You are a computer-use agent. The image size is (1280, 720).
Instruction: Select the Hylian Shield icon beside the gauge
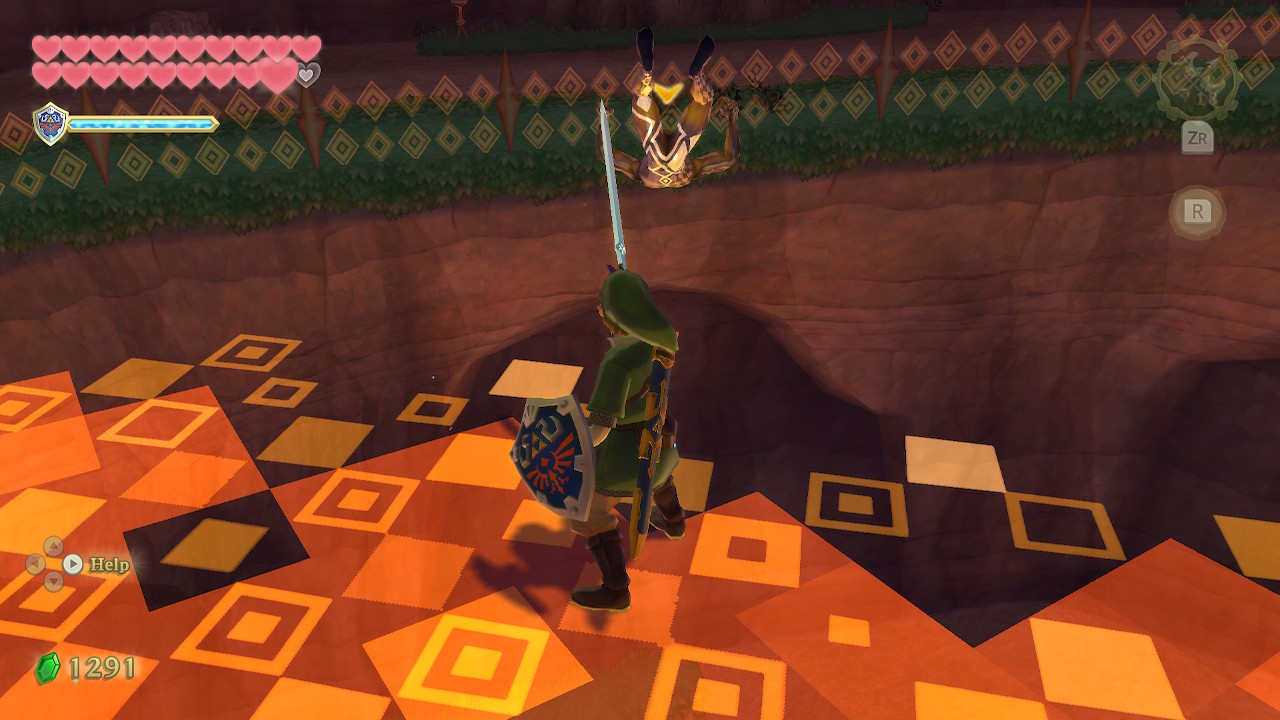tap(50, 124)
